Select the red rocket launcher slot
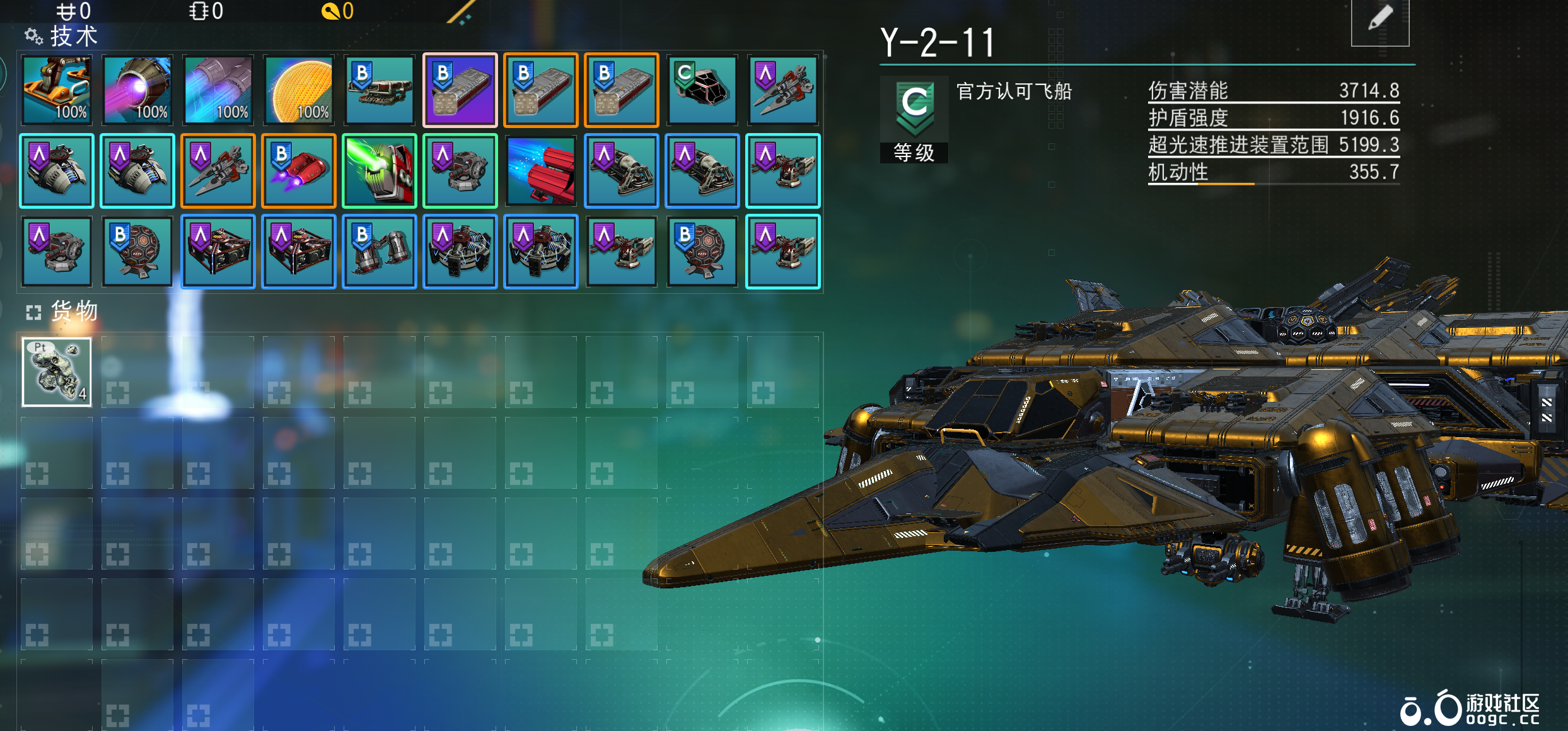The width and height of the screenshot is (1568, 731). coord(541,170)
